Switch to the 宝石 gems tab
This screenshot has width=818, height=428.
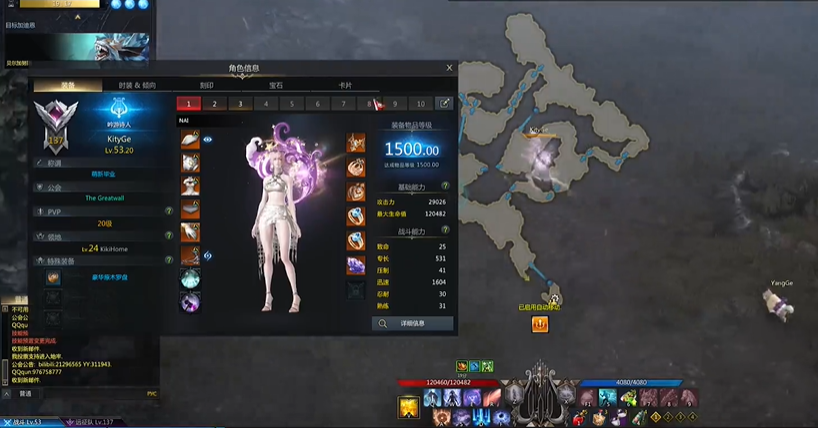click(x=274, y=85)
